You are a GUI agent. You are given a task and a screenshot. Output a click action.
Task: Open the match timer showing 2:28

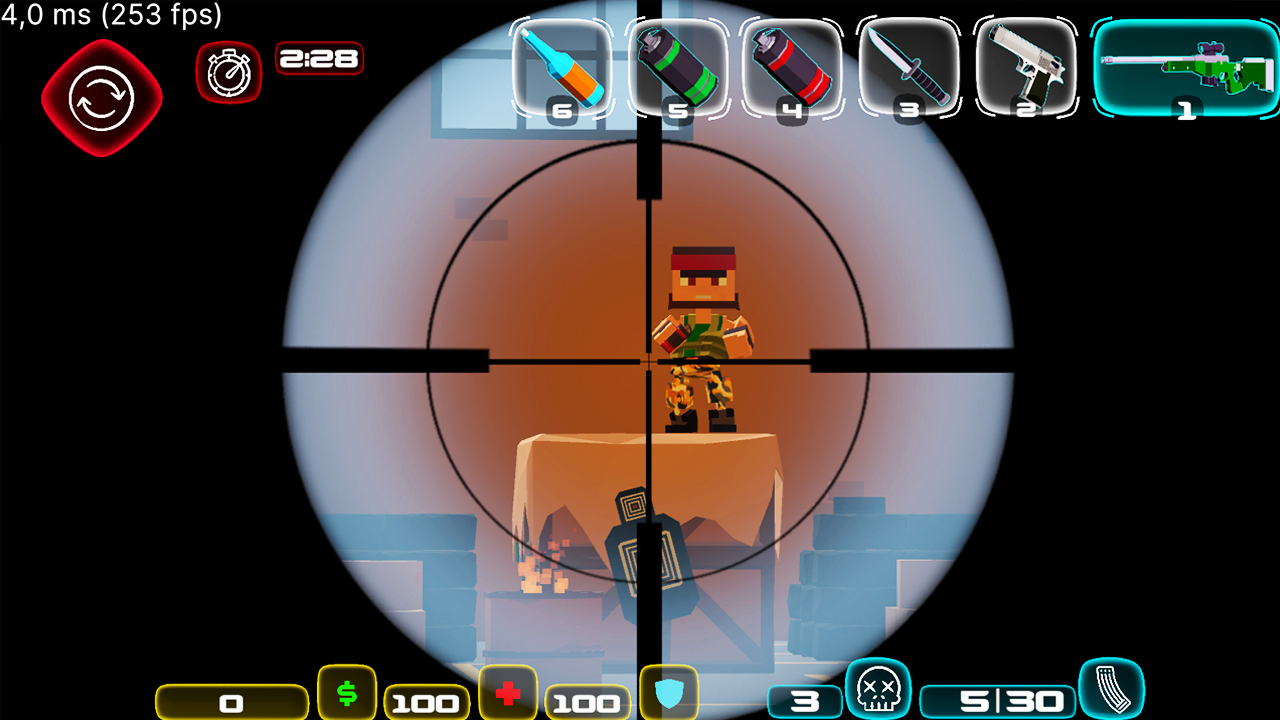320,59
